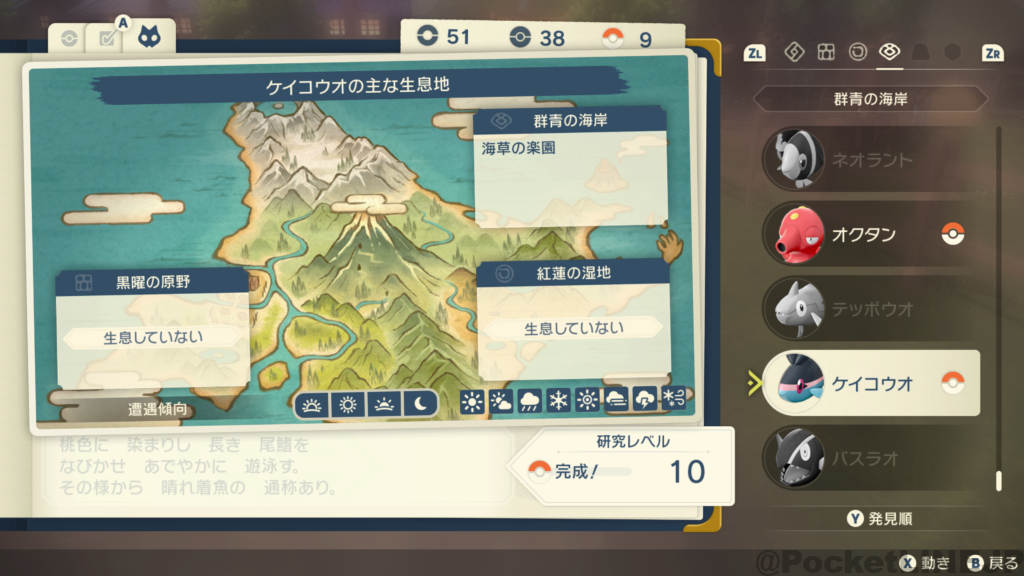The height and width of the screenshot is (576, 1024).
Task: Switch to the diamond-shaped area tab
Action: click(x=794, y=52)
